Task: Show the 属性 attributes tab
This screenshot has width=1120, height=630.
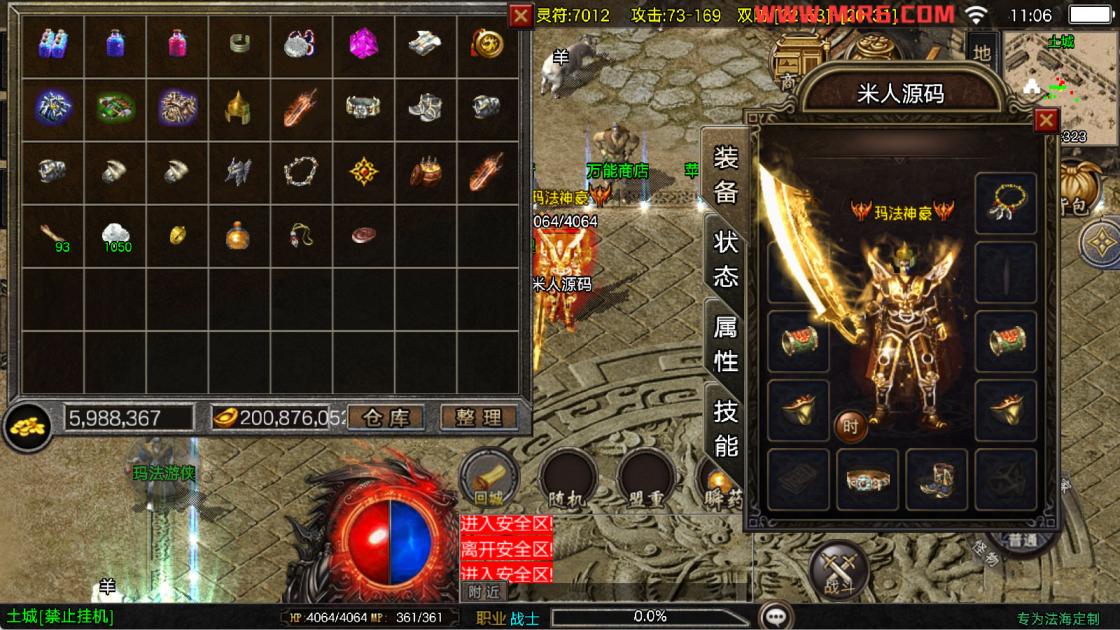Action: [x=725, y=341]
